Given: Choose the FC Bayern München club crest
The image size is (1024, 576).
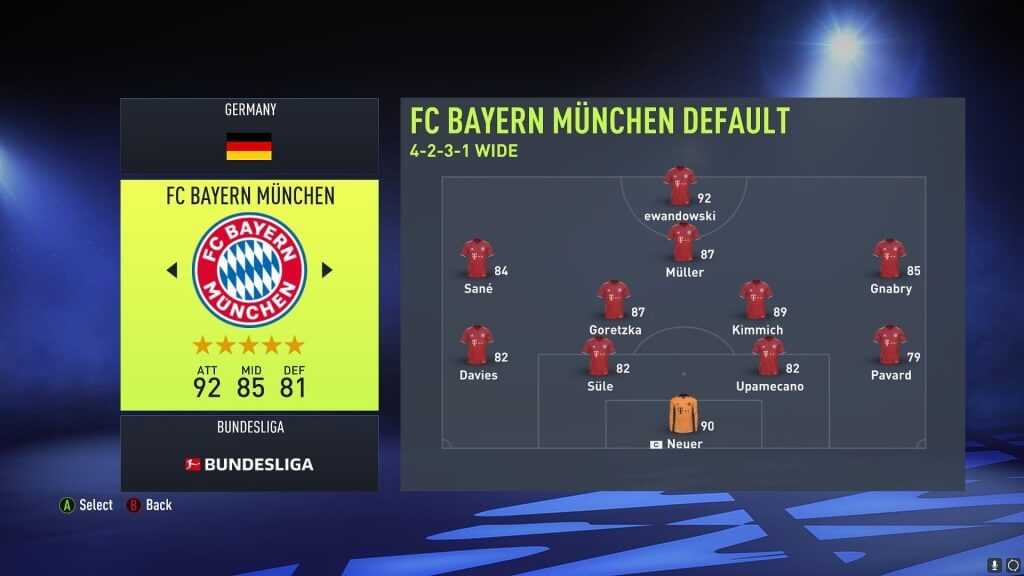Looking at the screenshot, I should pos(249,270).
